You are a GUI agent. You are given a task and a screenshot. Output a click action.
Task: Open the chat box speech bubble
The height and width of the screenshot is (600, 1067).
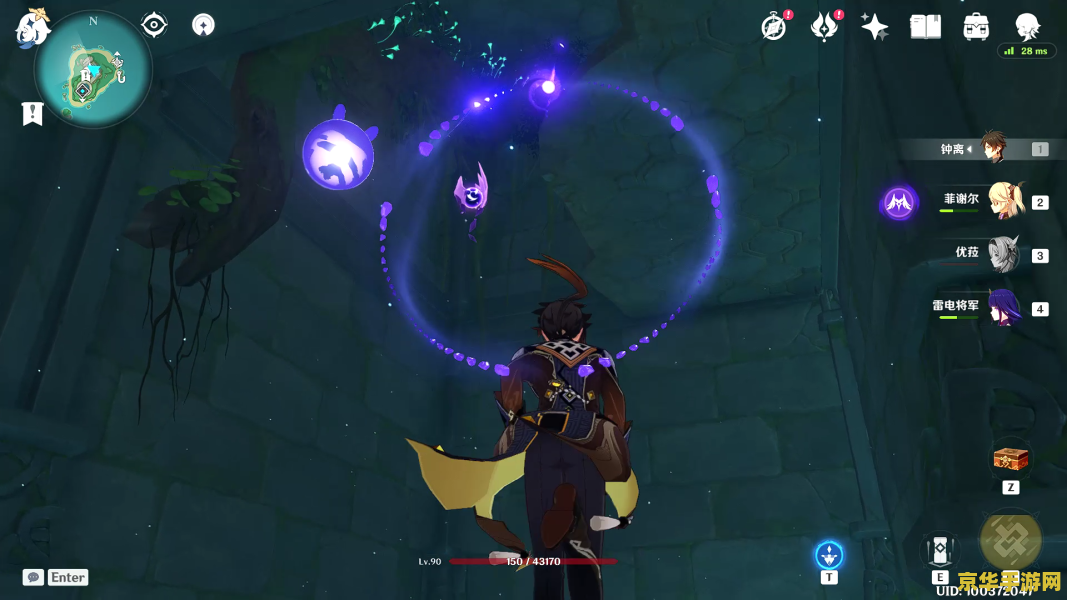(x=33, y=577)
